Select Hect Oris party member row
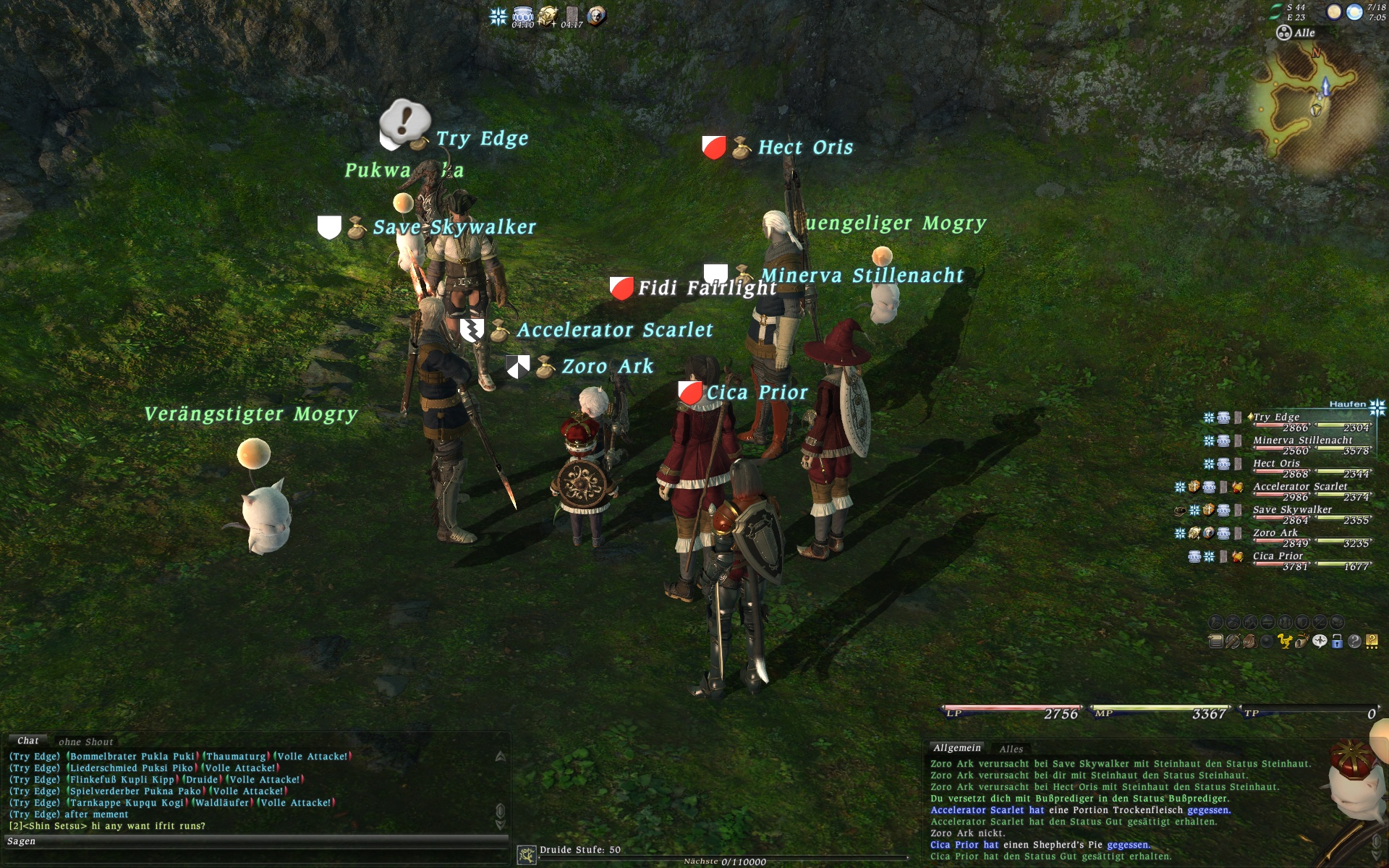Image resolution: width=1389 pixels, height=868 pixels. pyautogui.click(x=1276, y=464)
